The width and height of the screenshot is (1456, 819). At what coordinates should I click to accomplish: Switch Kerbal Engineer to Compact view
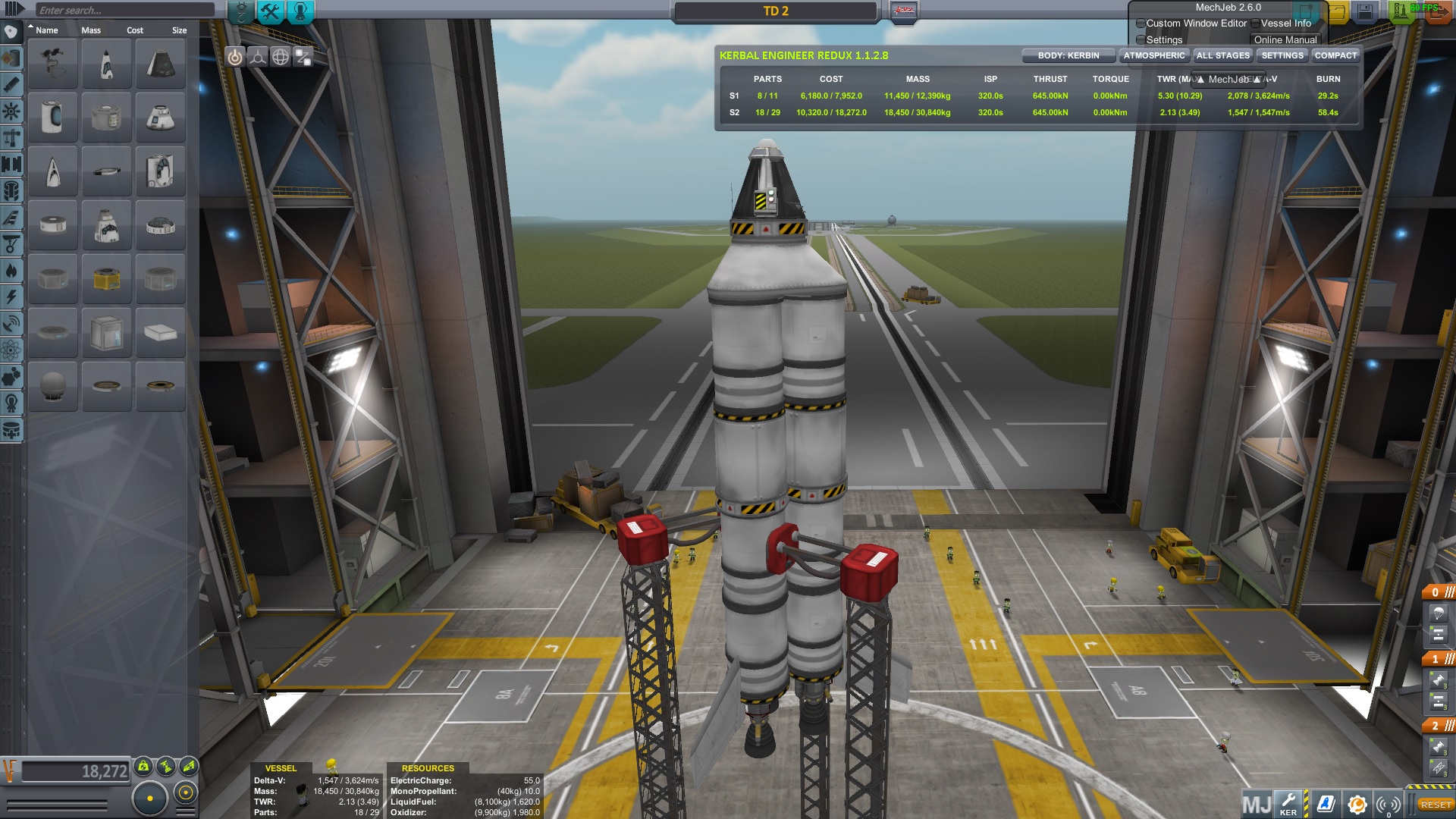[x=1335, y=55]
